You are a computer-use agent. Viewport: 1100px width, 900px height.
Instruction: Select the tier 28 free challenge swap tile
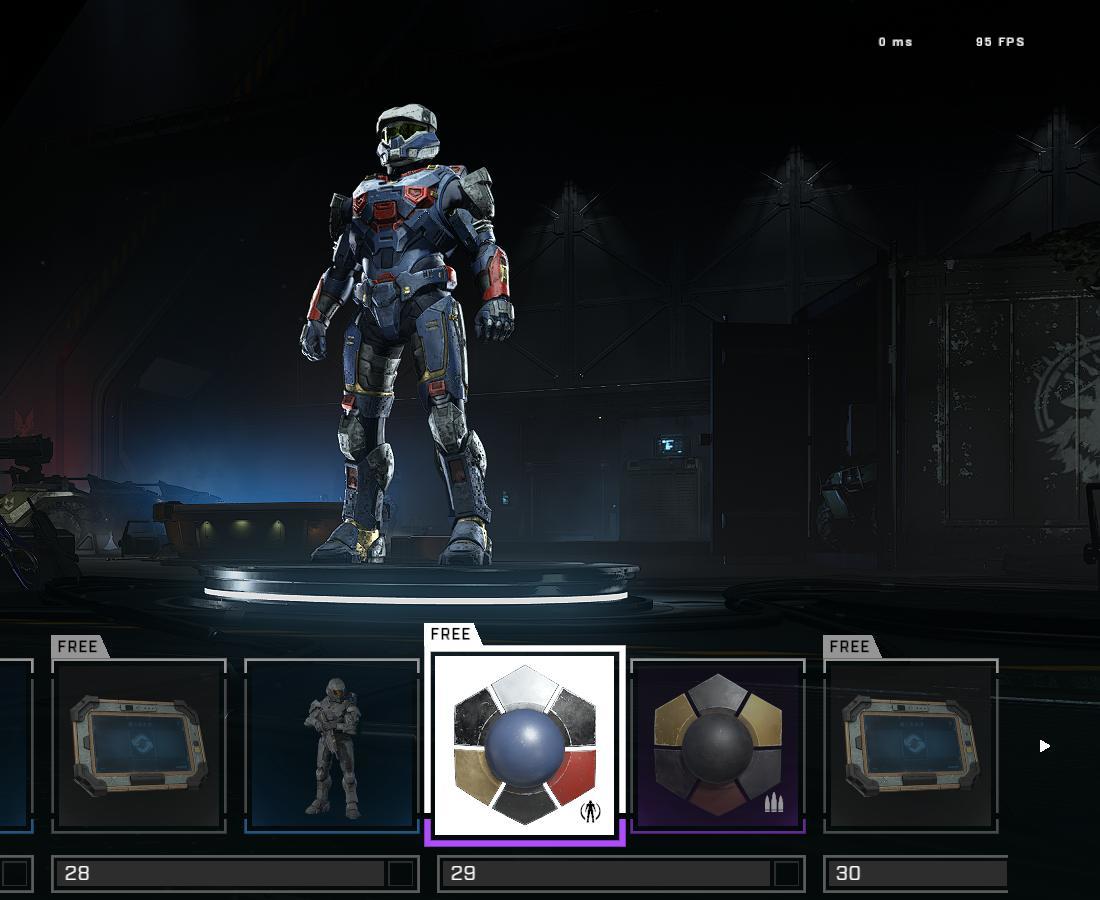pos(139,745)
